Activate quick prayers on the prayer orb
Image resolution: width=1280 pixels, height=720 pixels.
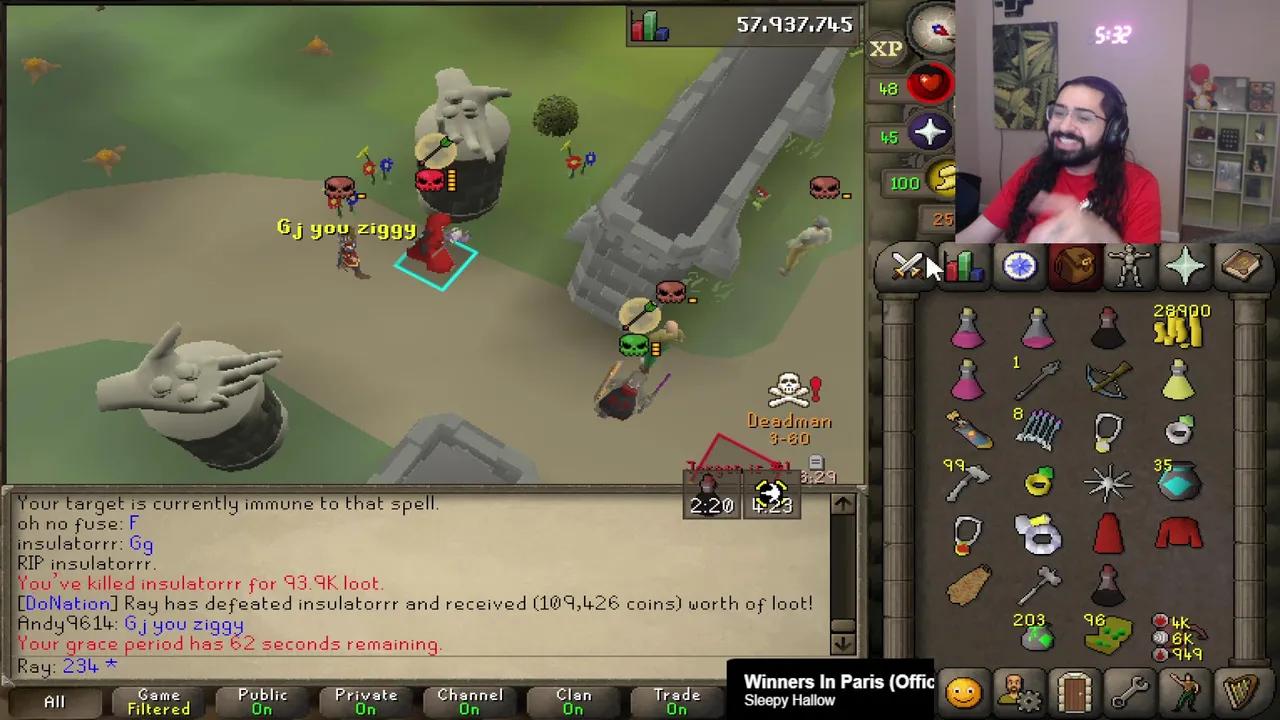point(928,133)
